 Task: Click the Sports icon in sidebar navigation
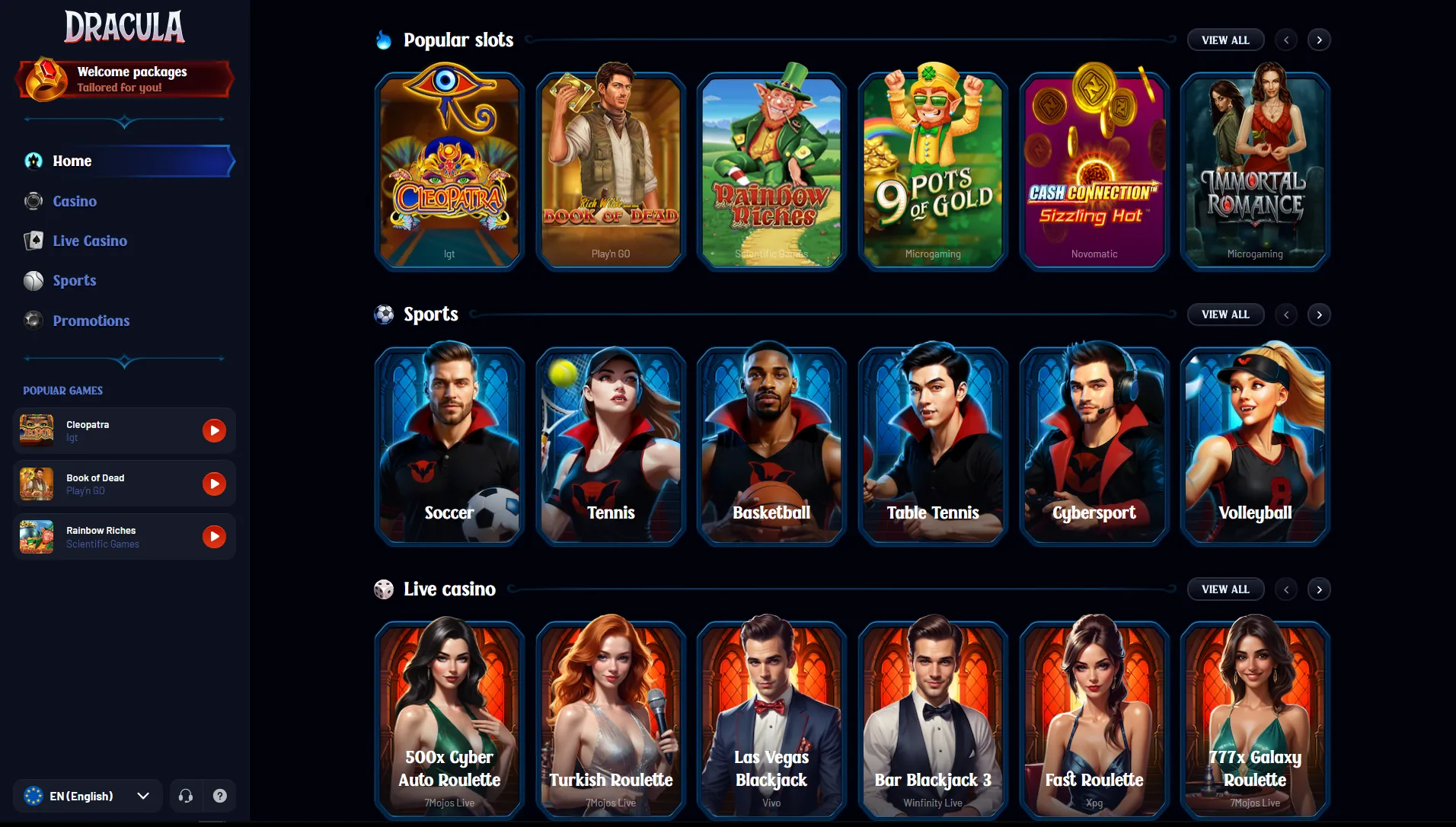click(x=34, y=280)
